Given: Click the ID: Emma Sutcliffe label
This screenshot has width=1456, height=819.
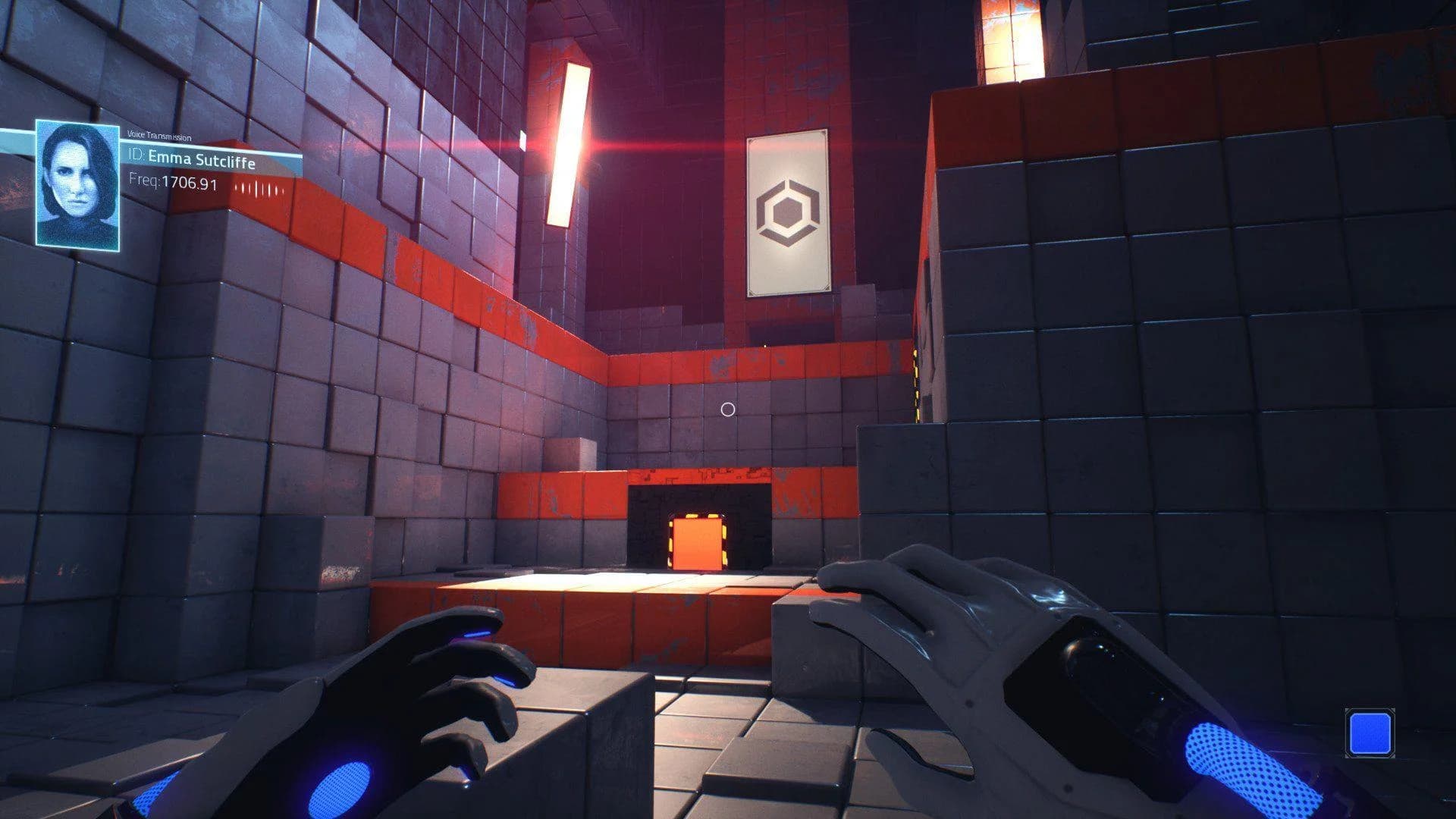Looking at the screenshot, I should tap(193, 161).
